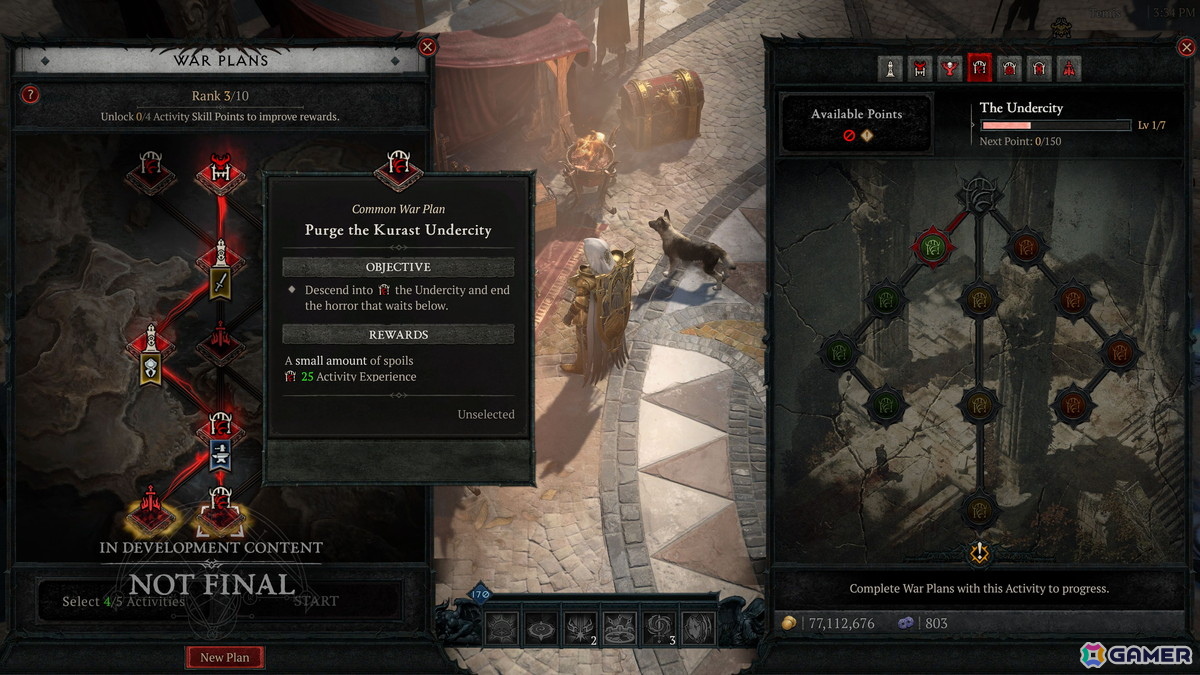Click the New Plan button
Screen dimensions: 1200x675
(225, 657)
